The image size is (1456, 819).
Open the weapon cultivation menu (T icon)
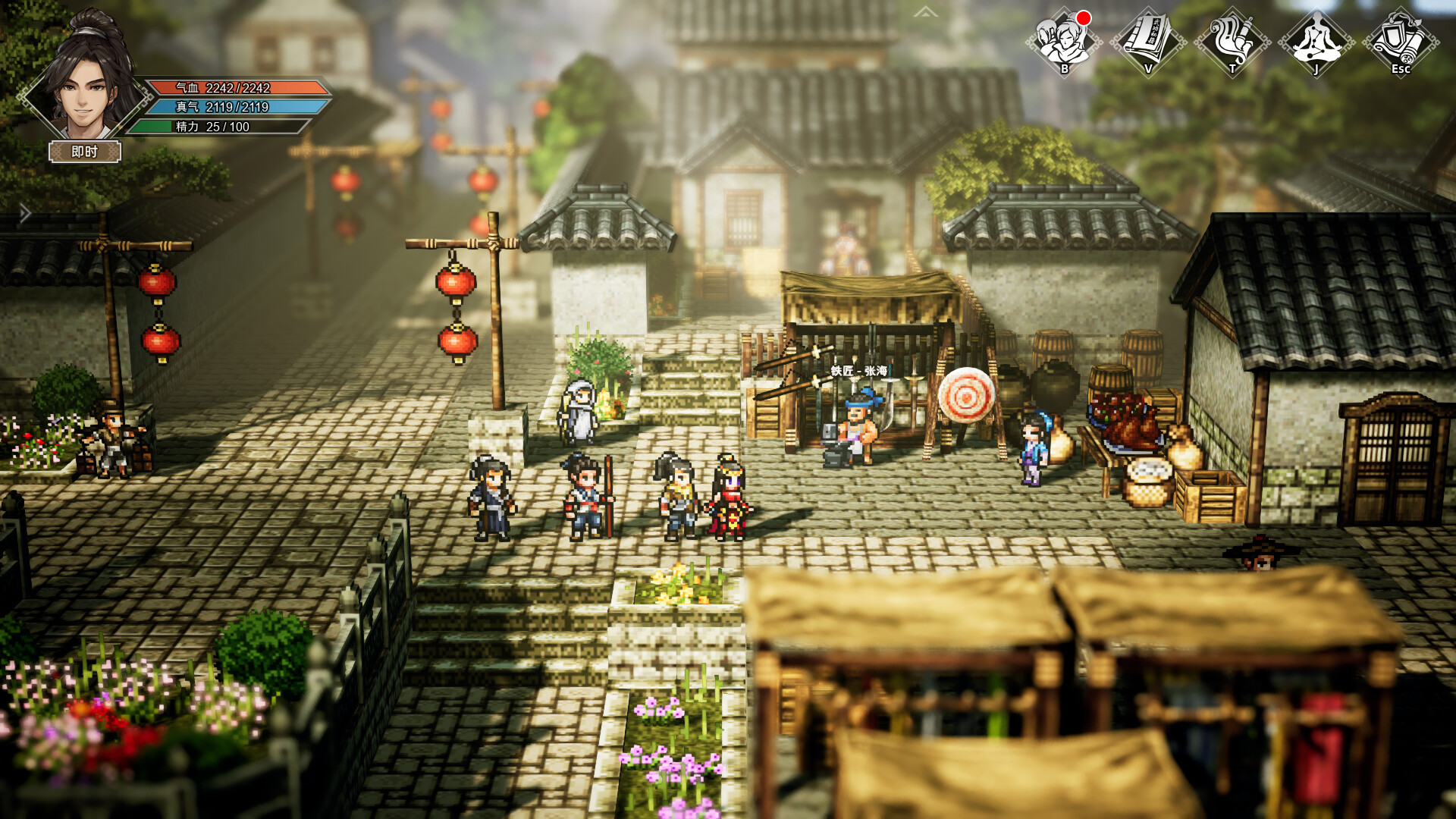click(1232, 42)
